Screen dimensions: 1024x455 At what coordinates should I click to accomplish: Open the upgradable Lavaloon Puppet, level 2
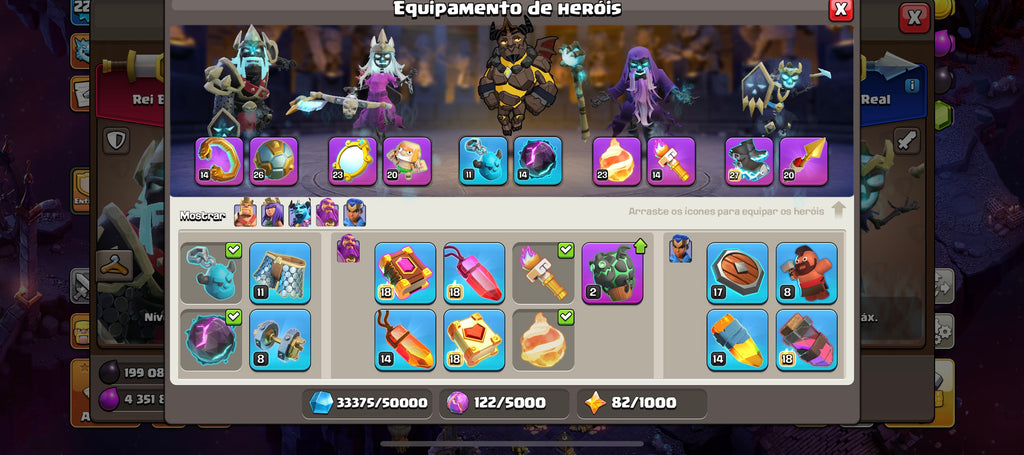click(612, 273)
